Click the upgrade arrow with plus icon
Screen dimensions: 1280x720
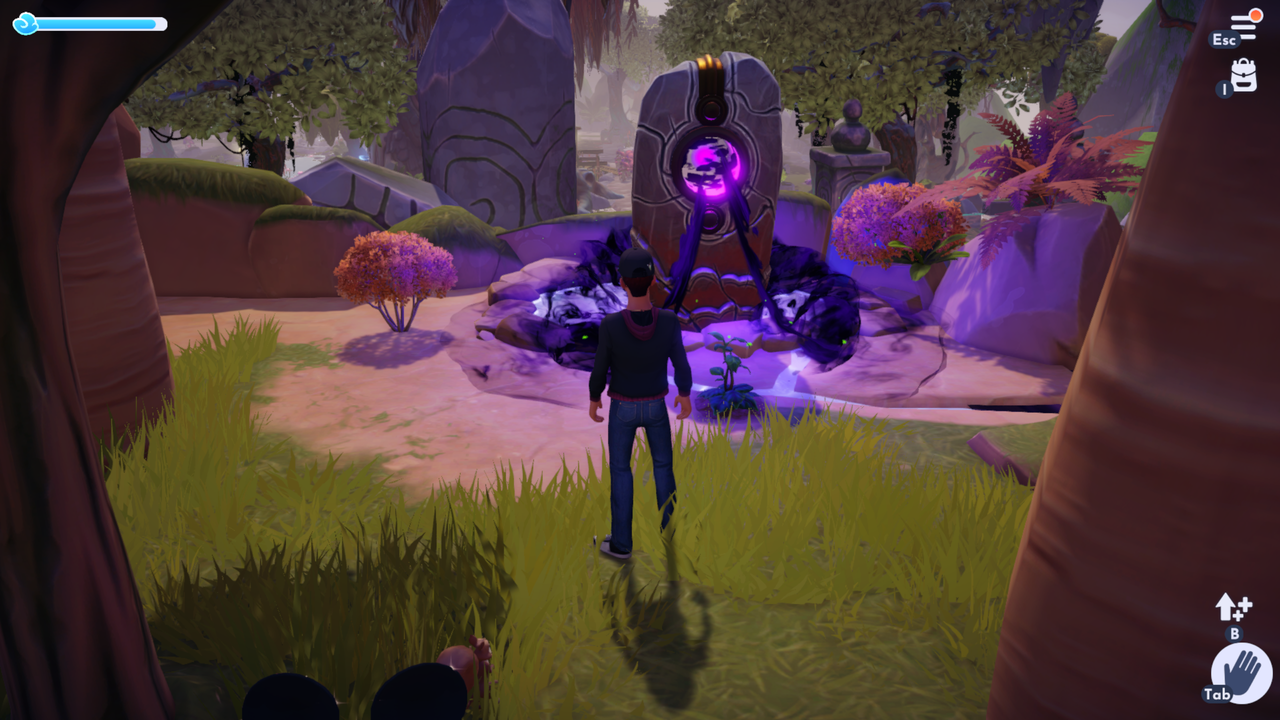pos(1233,607)
